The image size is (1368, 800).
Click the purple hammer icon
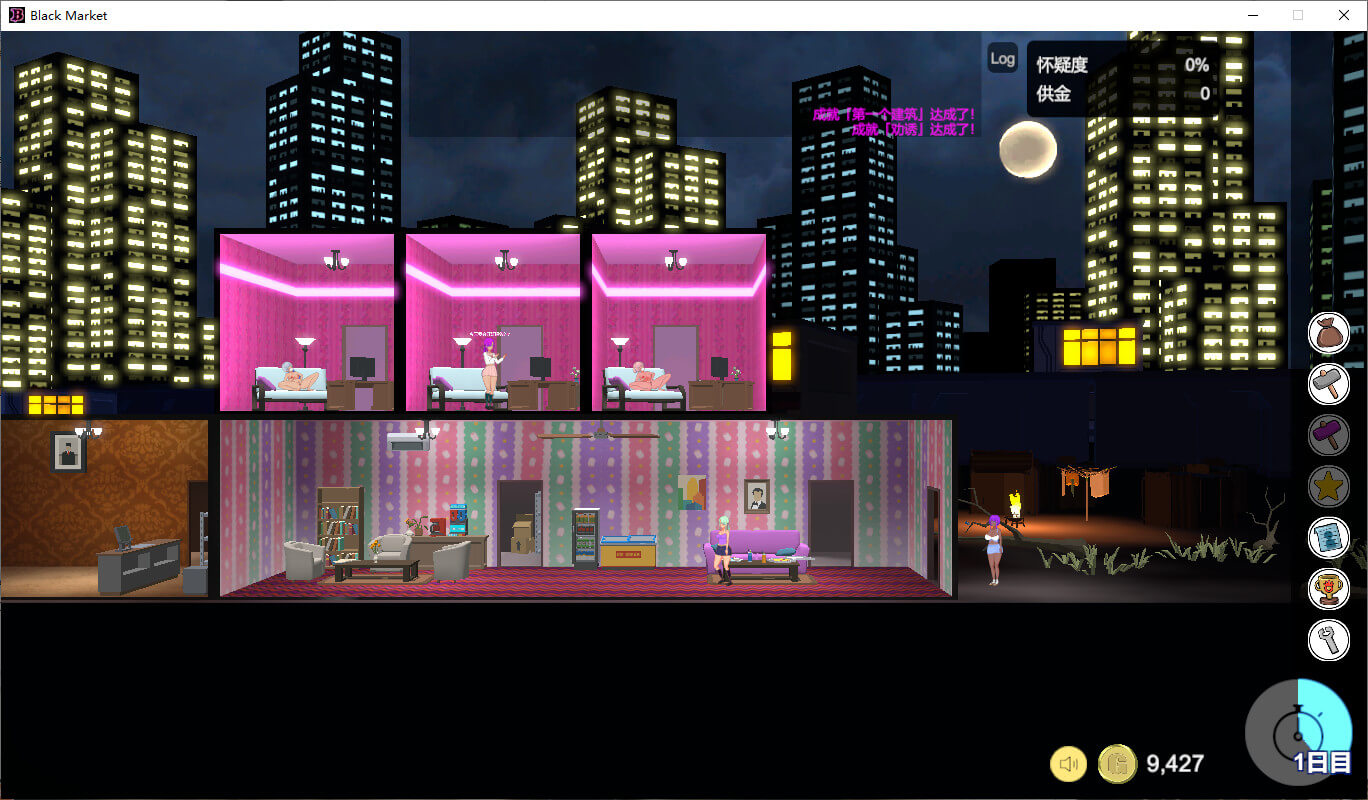click(1329, 435)
